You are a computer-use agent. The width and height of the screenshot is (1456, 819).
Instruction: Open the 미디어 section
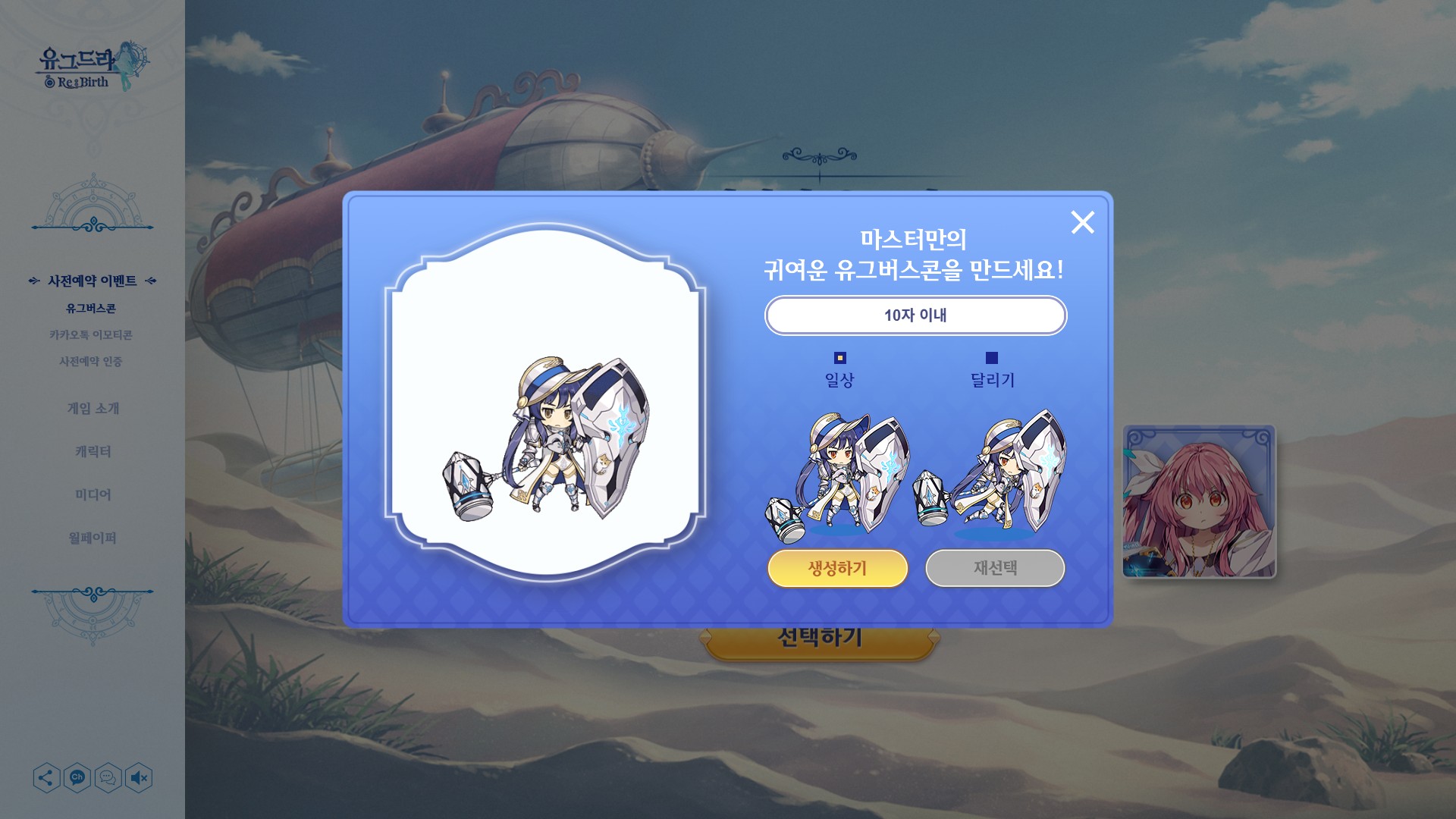click(93, 495)
